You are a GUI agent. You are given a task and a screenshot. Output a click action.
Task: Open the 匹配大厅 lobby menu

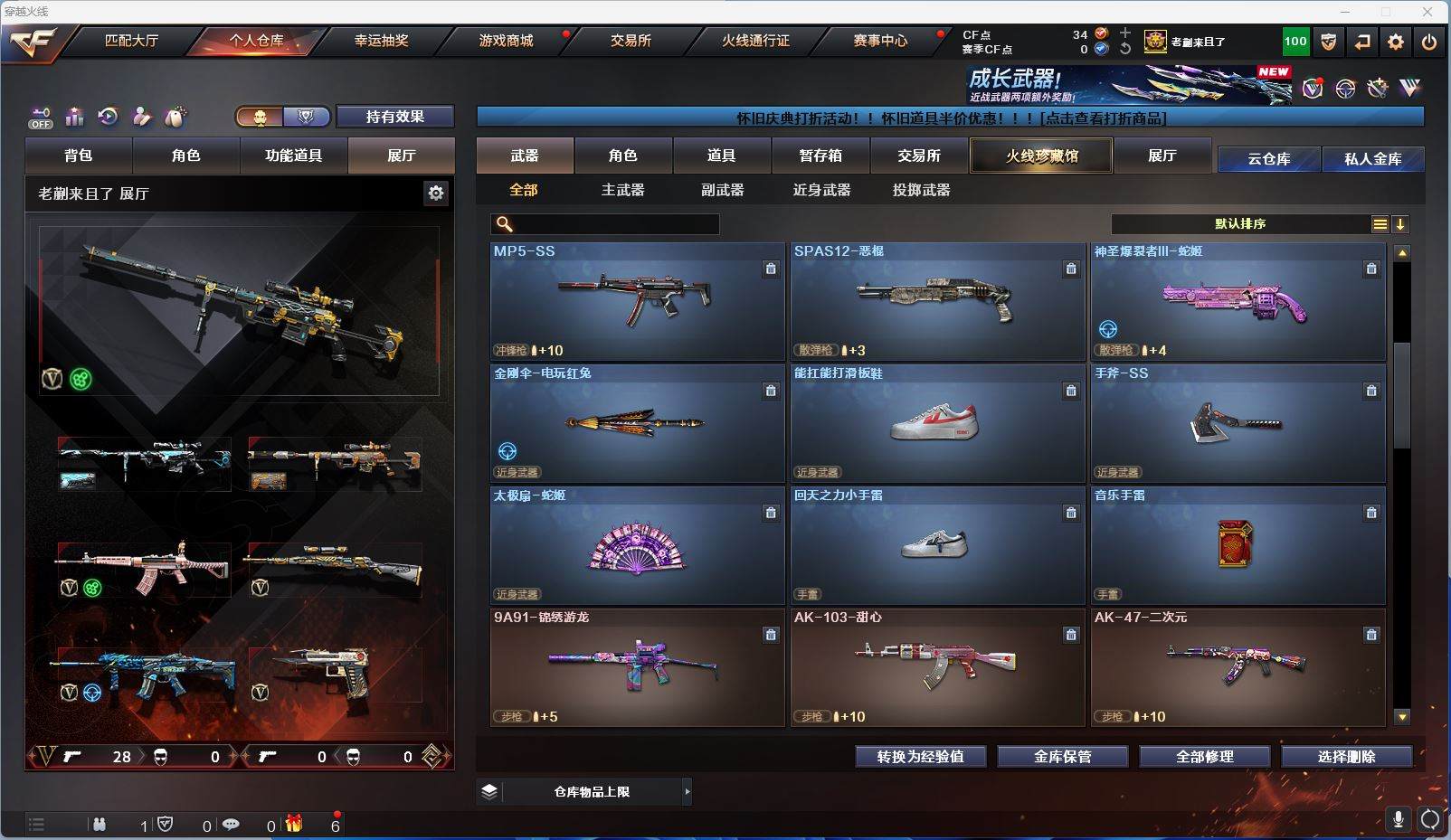tap(131, 41)
